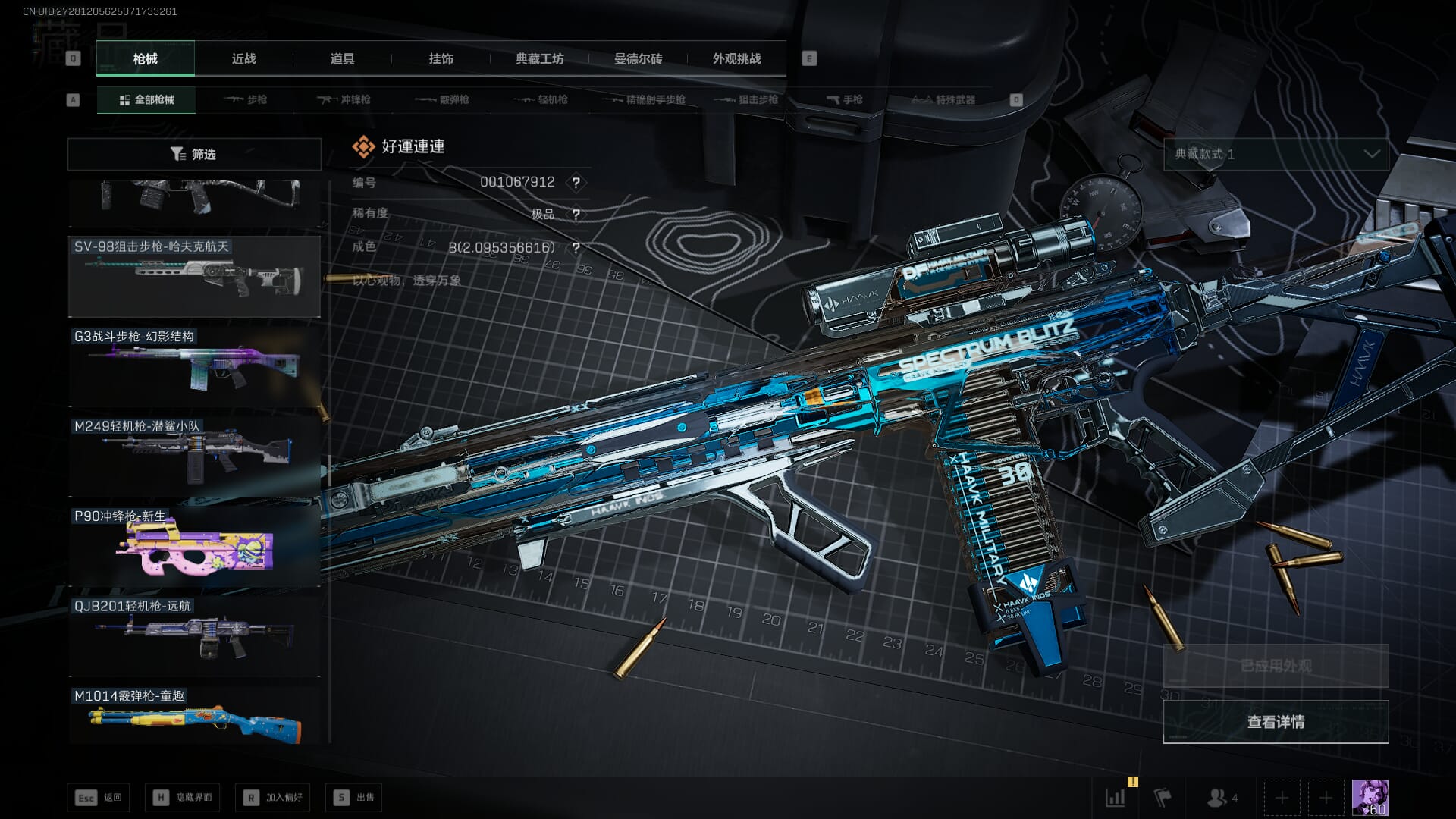Open the 筛选 filter button
Viewport: 1456px width, 819px height.
tap(194, 154)
